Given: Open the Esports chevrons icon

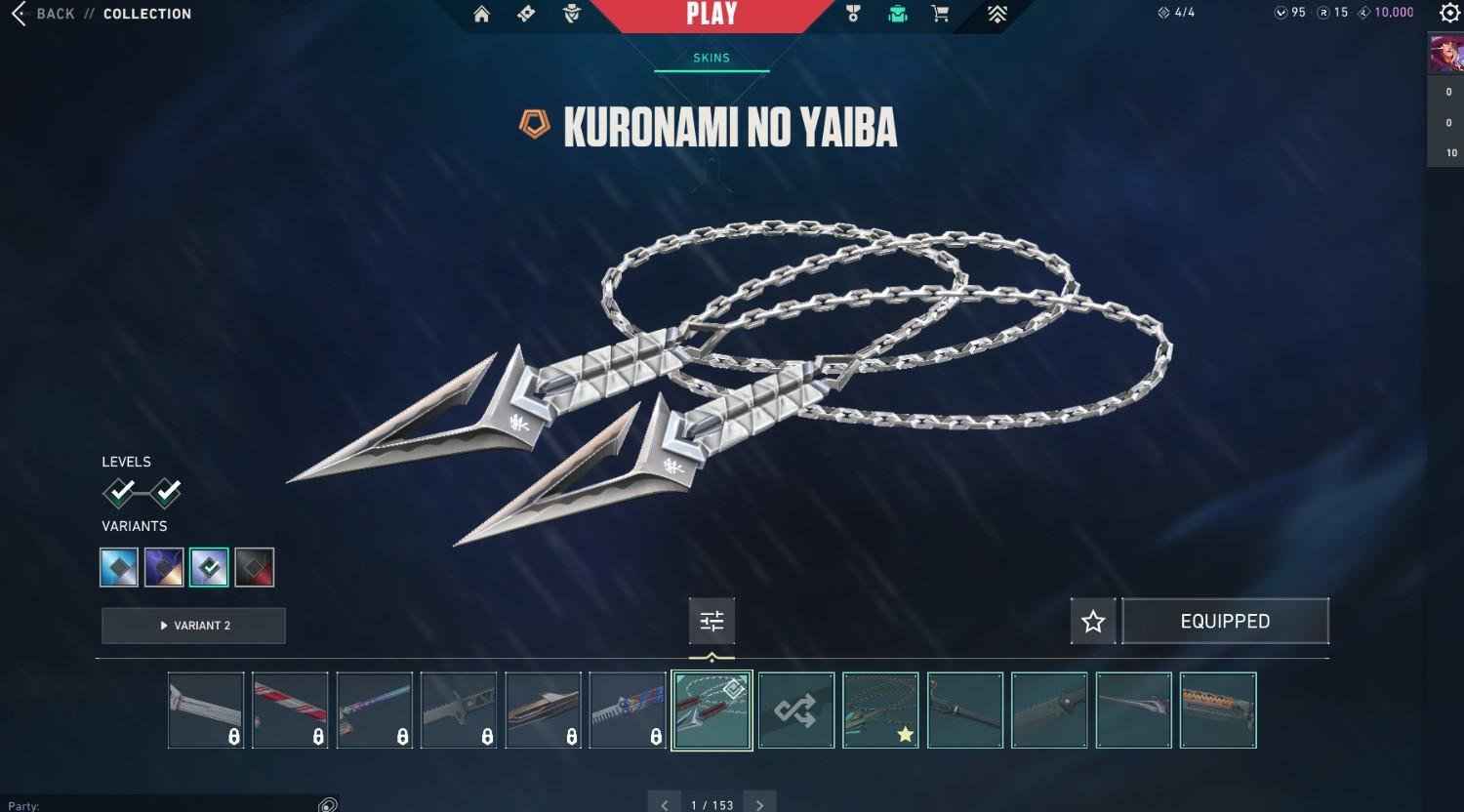Looking at the screenshot, I should (996, 14).
